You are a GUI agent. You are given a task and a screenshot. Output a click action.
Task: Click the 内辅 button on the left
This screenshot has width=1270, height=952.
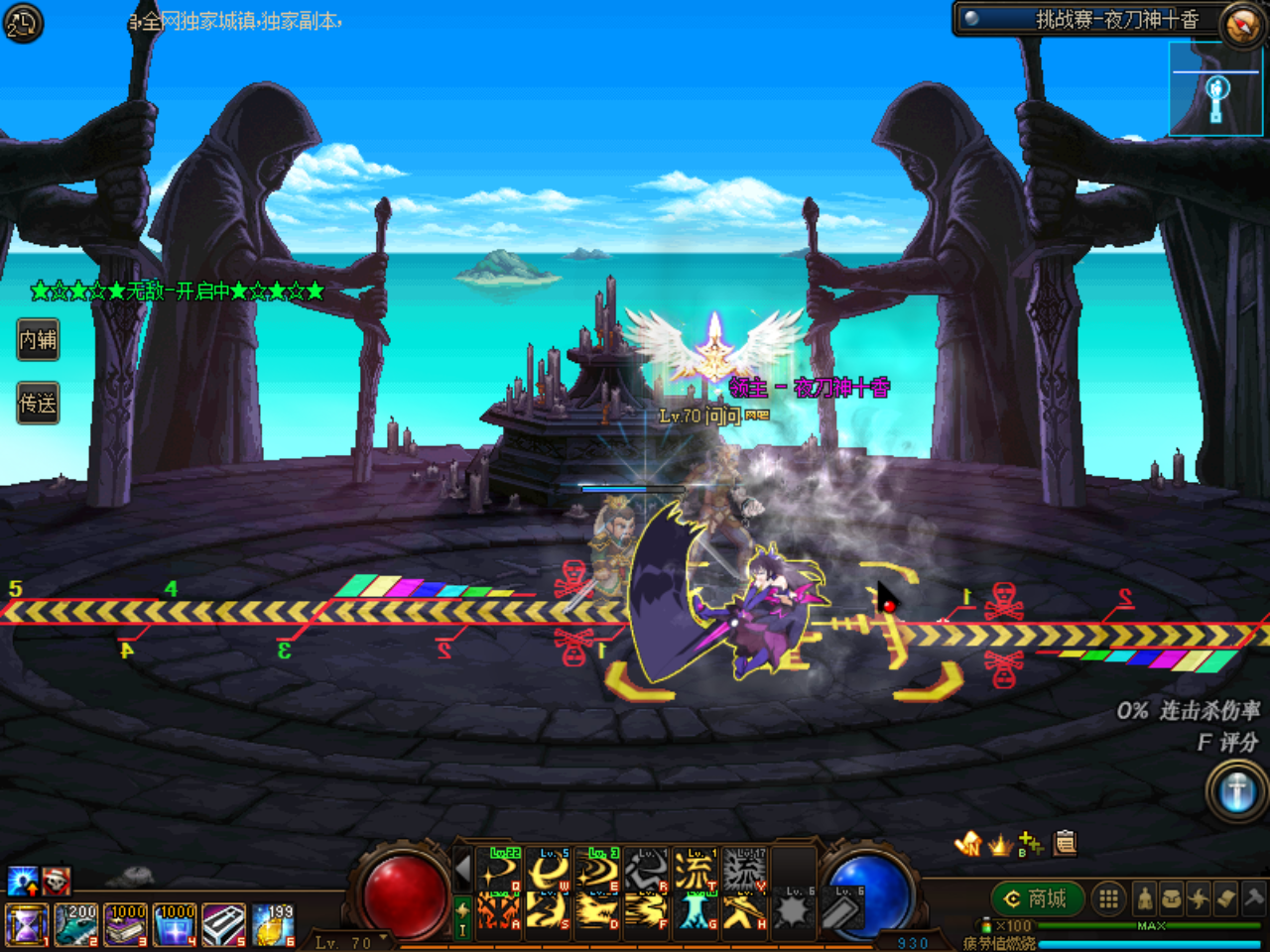37,340
